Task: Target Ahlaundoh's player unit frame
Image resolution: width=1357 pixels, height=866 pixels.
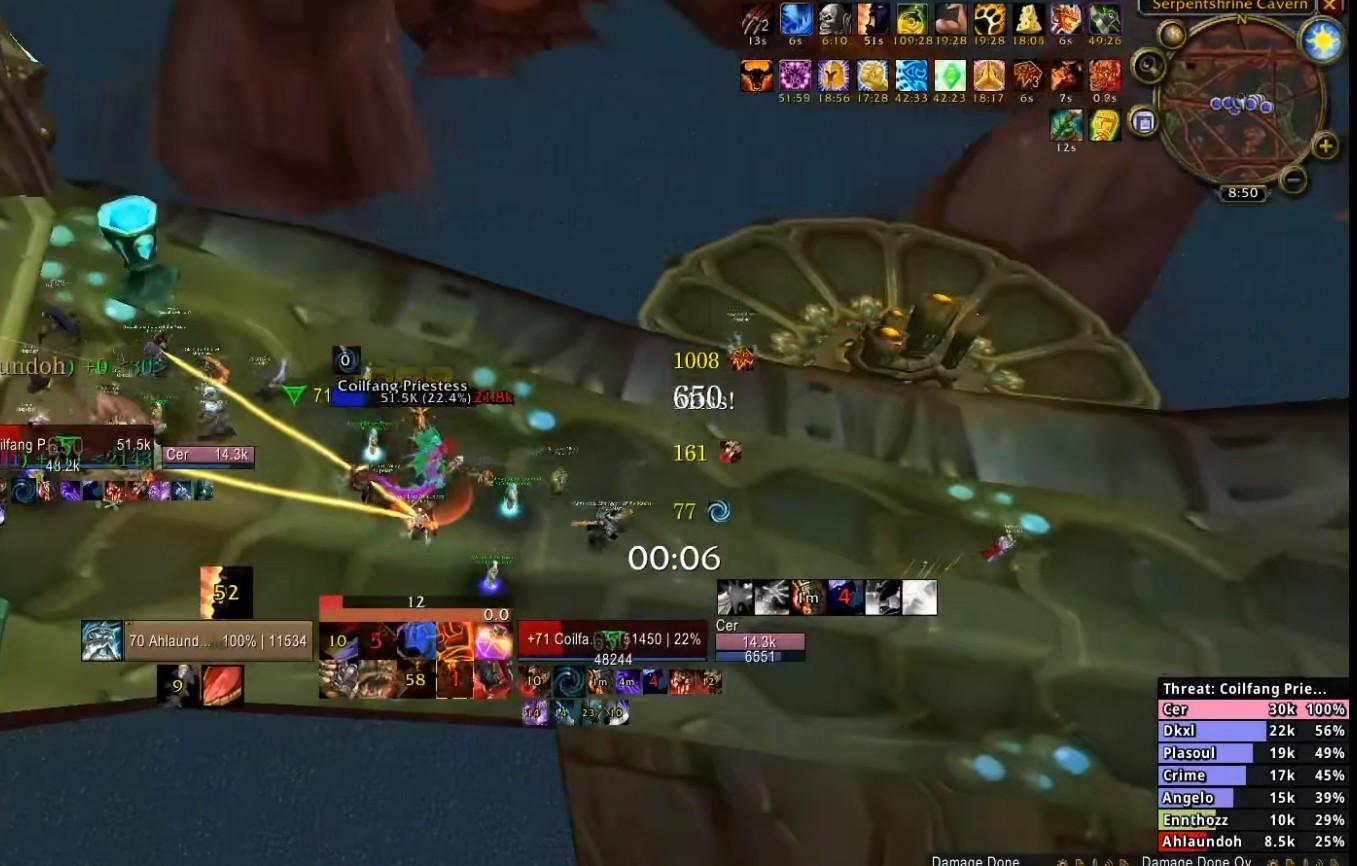Action: coord(217,641)
